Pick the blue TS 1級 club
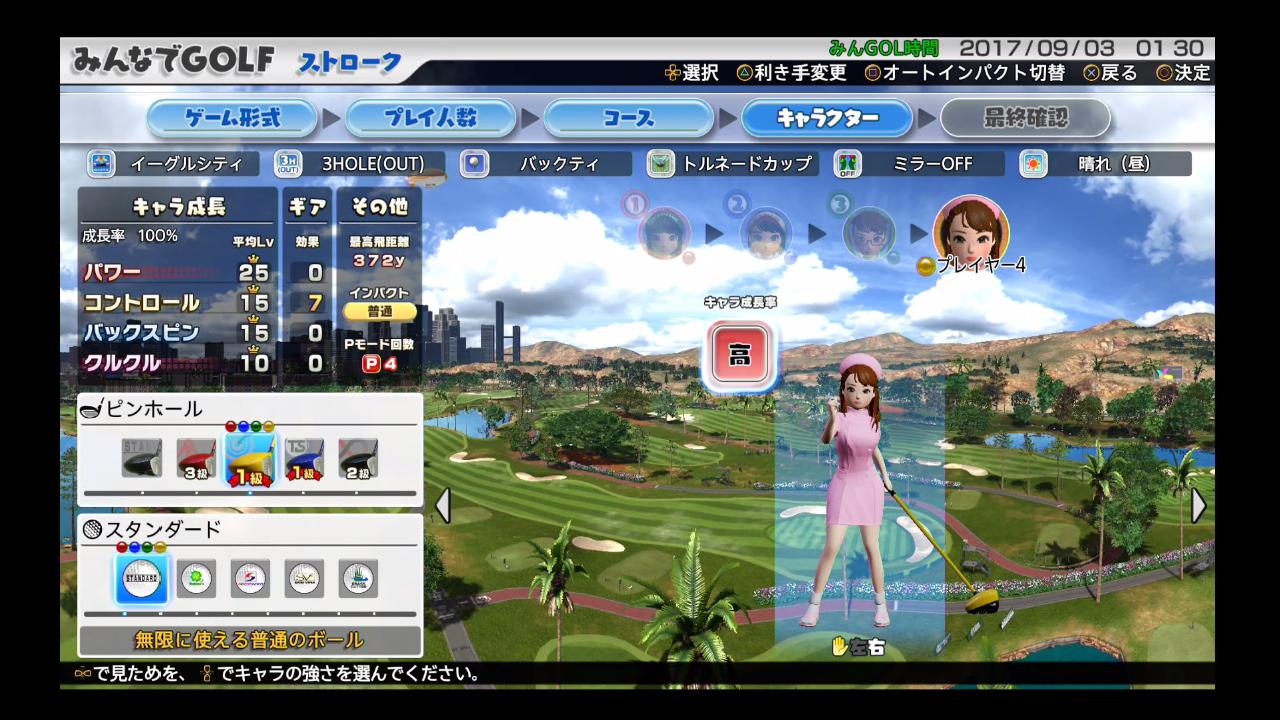The height and width of the screenshot is (720, 1280). [x=303, y=458]
